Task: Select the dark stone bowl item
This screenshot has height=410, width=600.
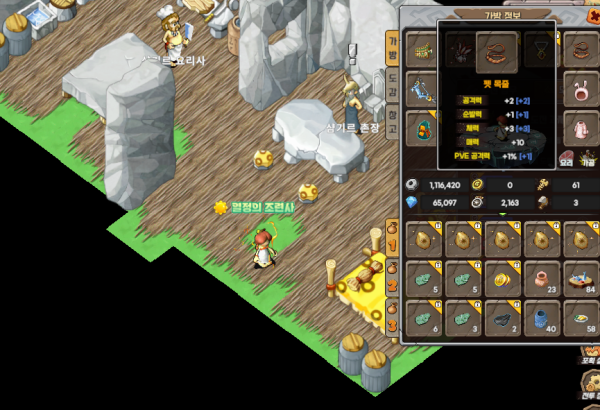Action: (x=502, y=317)
